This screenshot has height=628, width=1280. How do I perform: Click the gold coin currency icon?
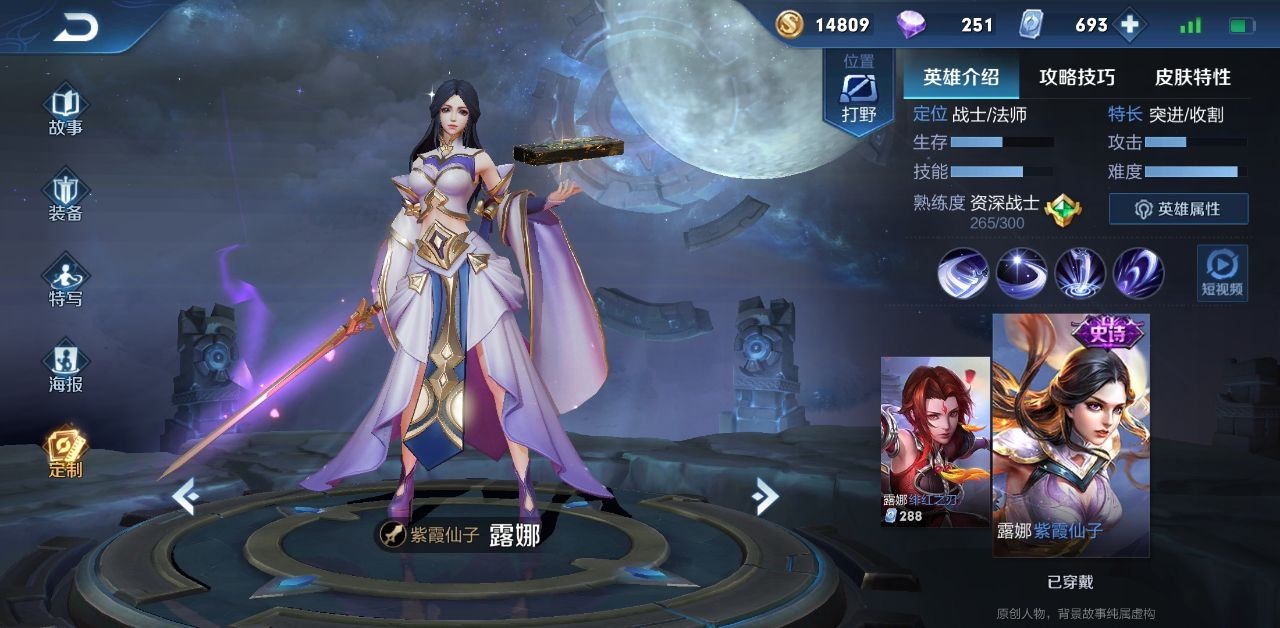[790, 25]
